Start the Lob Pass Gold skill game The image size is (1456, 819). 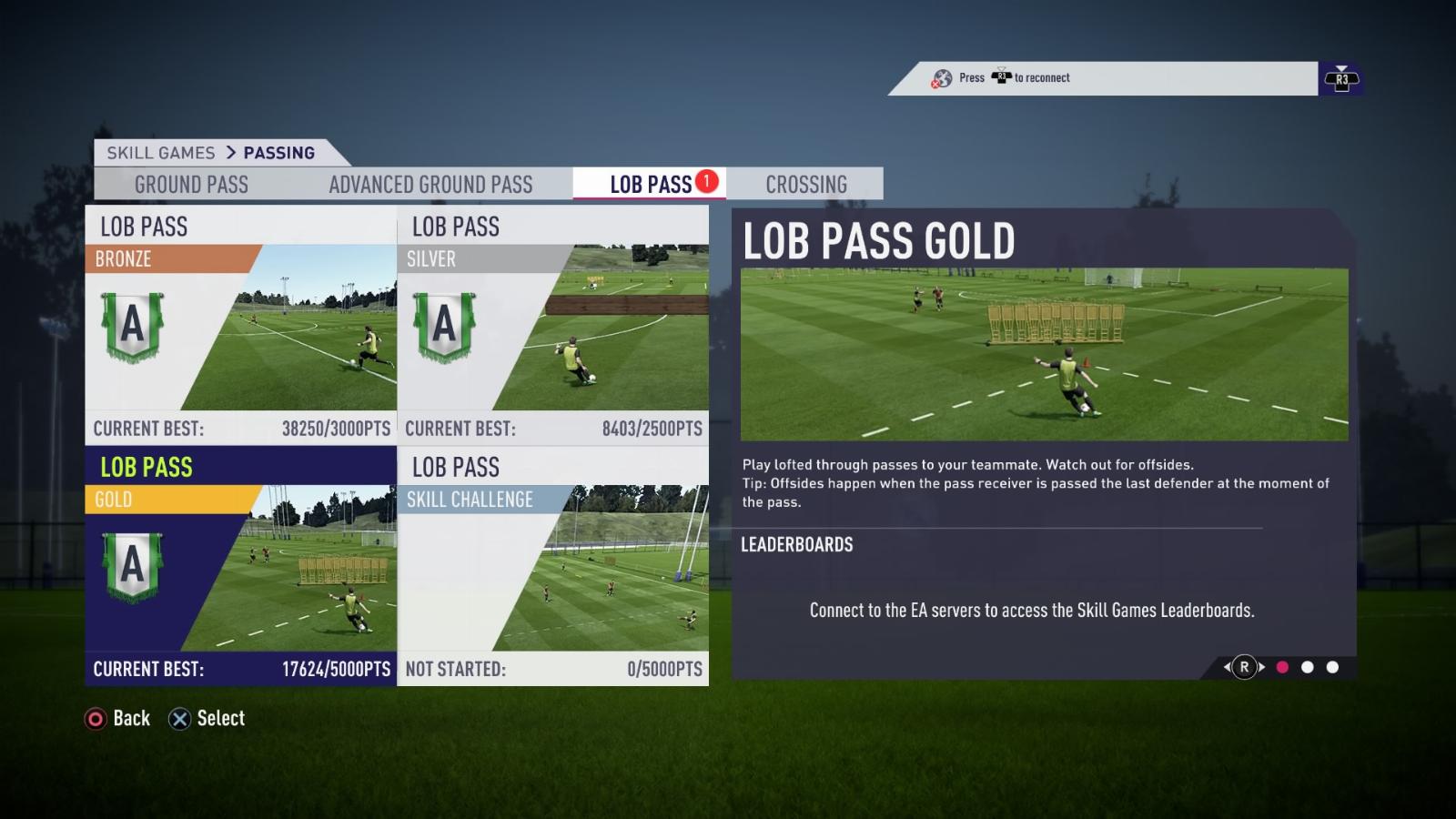241,565
